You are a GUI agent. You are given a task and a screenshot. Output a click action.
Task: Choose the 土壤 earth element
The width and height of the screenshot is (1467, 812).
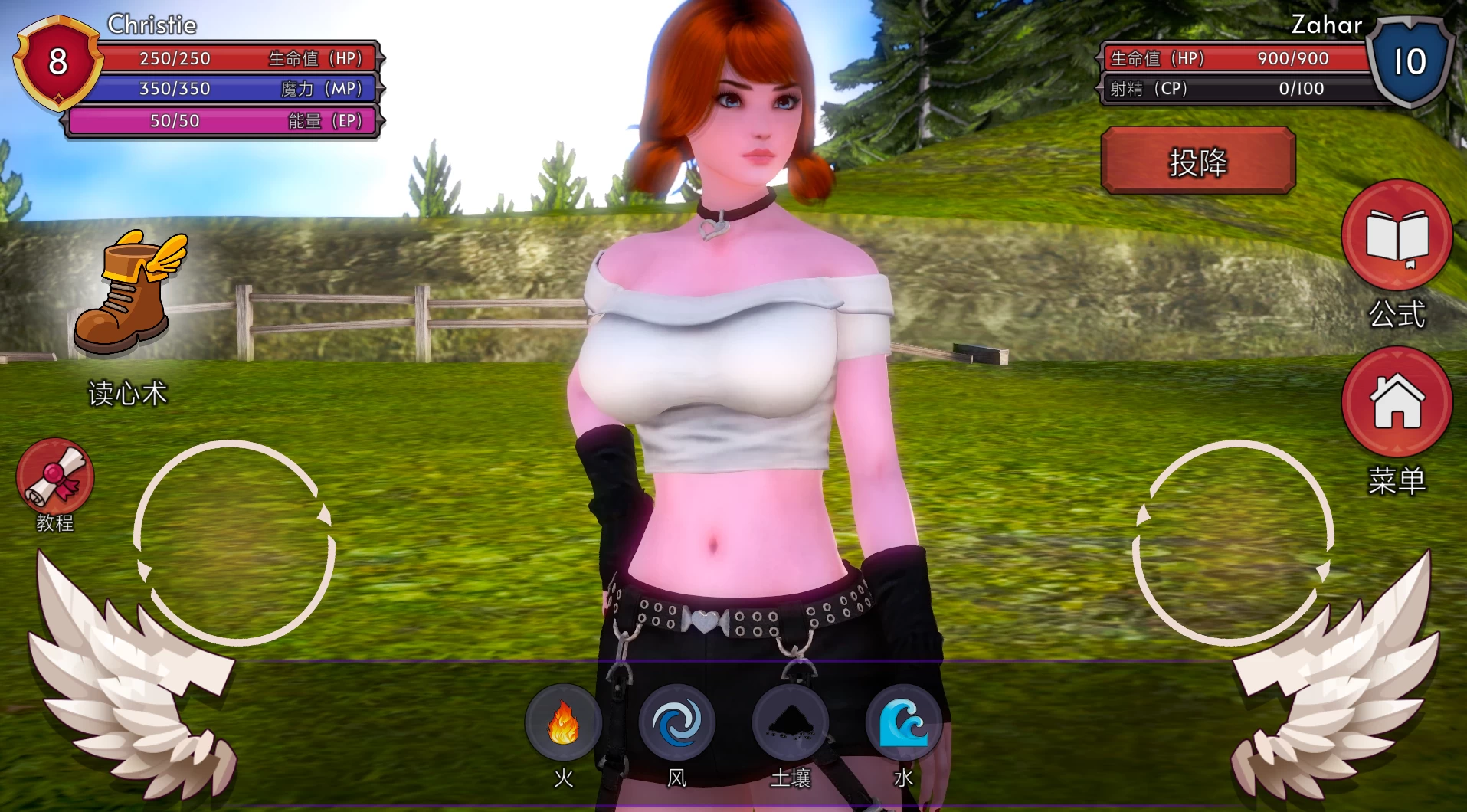point(790,722)
